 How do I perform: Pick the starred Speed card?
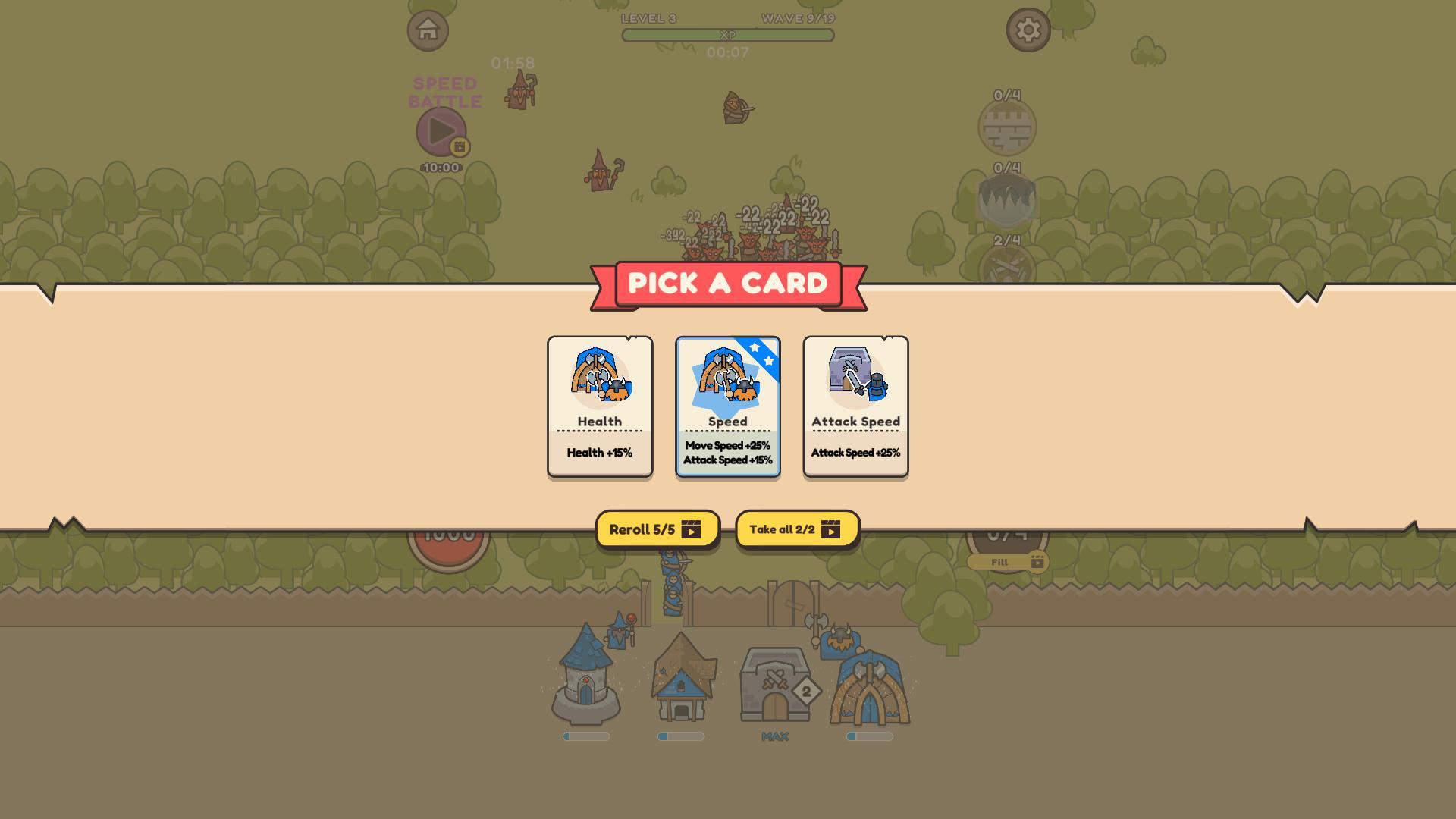727,406
